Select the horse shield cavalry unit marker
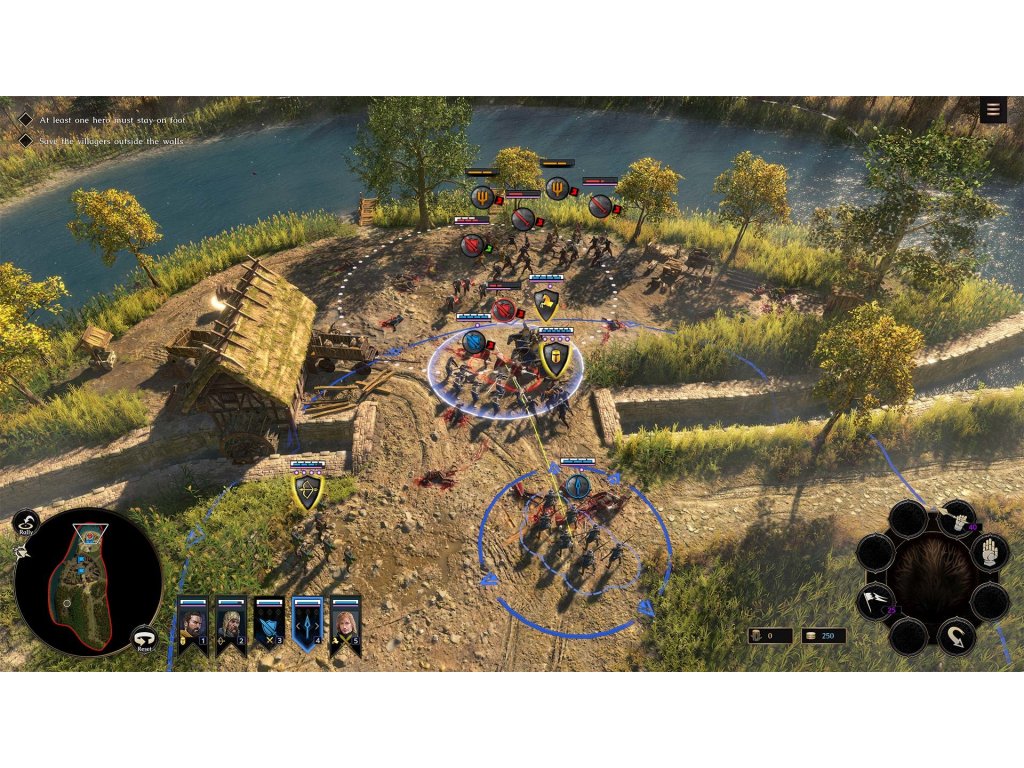This screenshot has width=1024, height=768. pyautogui.click(x=546, y=303)
